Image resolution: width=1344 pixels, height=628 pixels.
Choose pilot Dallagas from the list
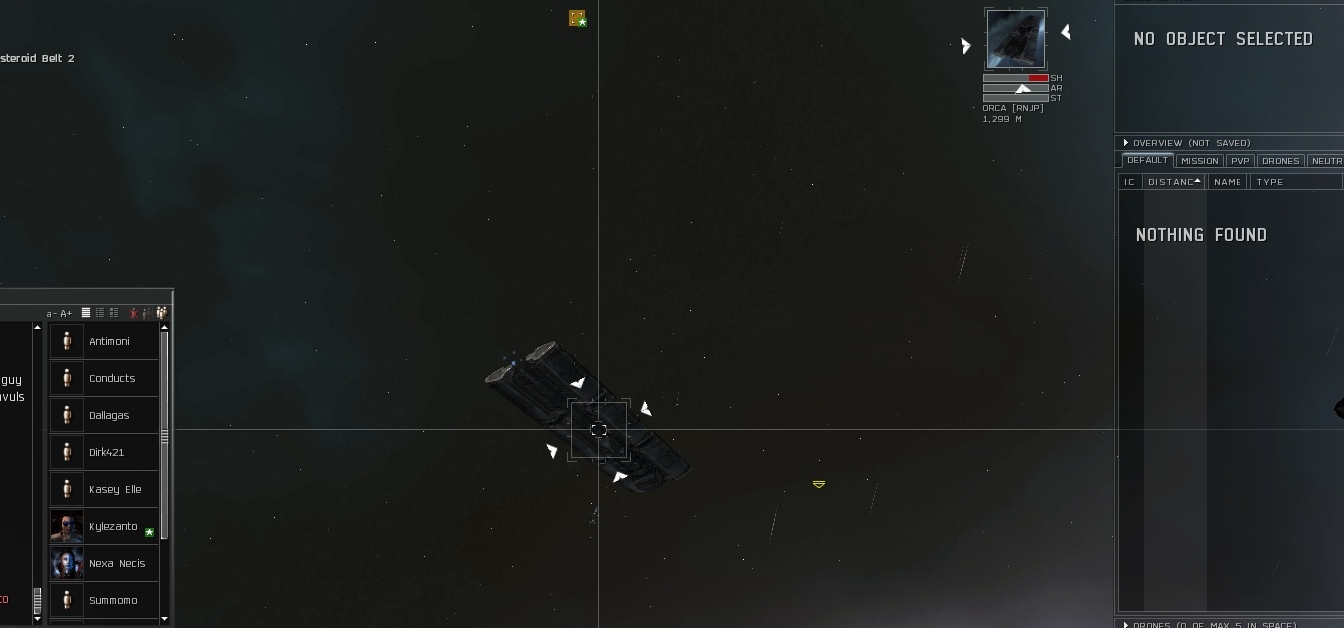tap(109, 416)
